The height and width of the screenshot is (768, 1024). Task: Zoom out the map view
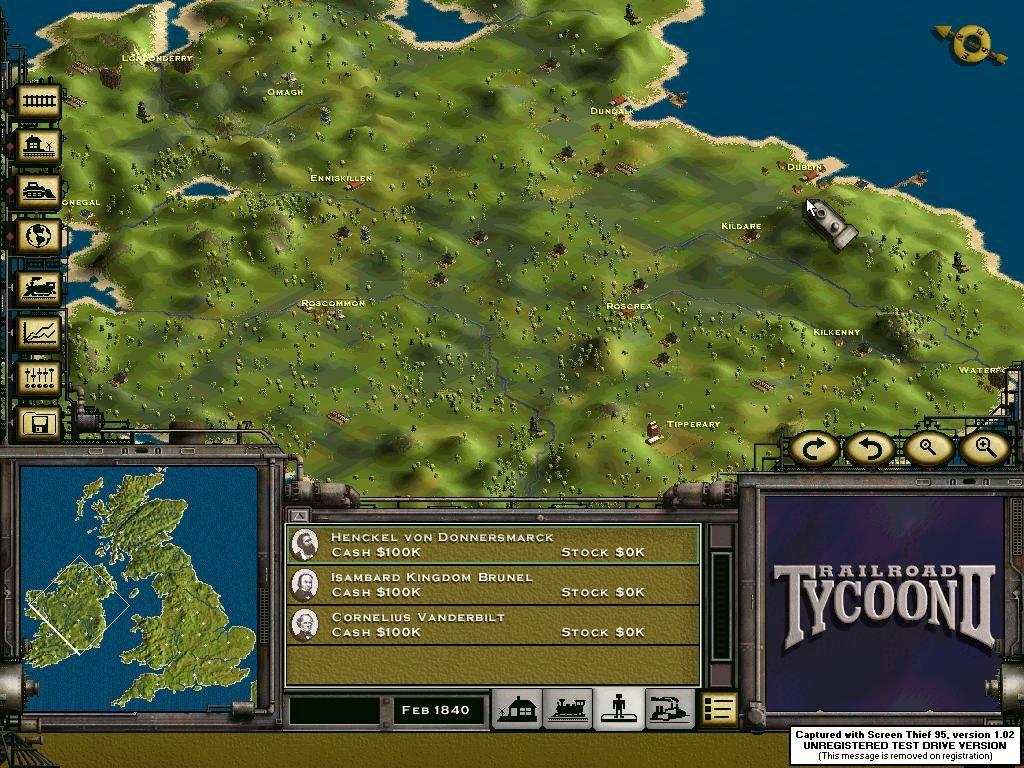tap(927, 448)
